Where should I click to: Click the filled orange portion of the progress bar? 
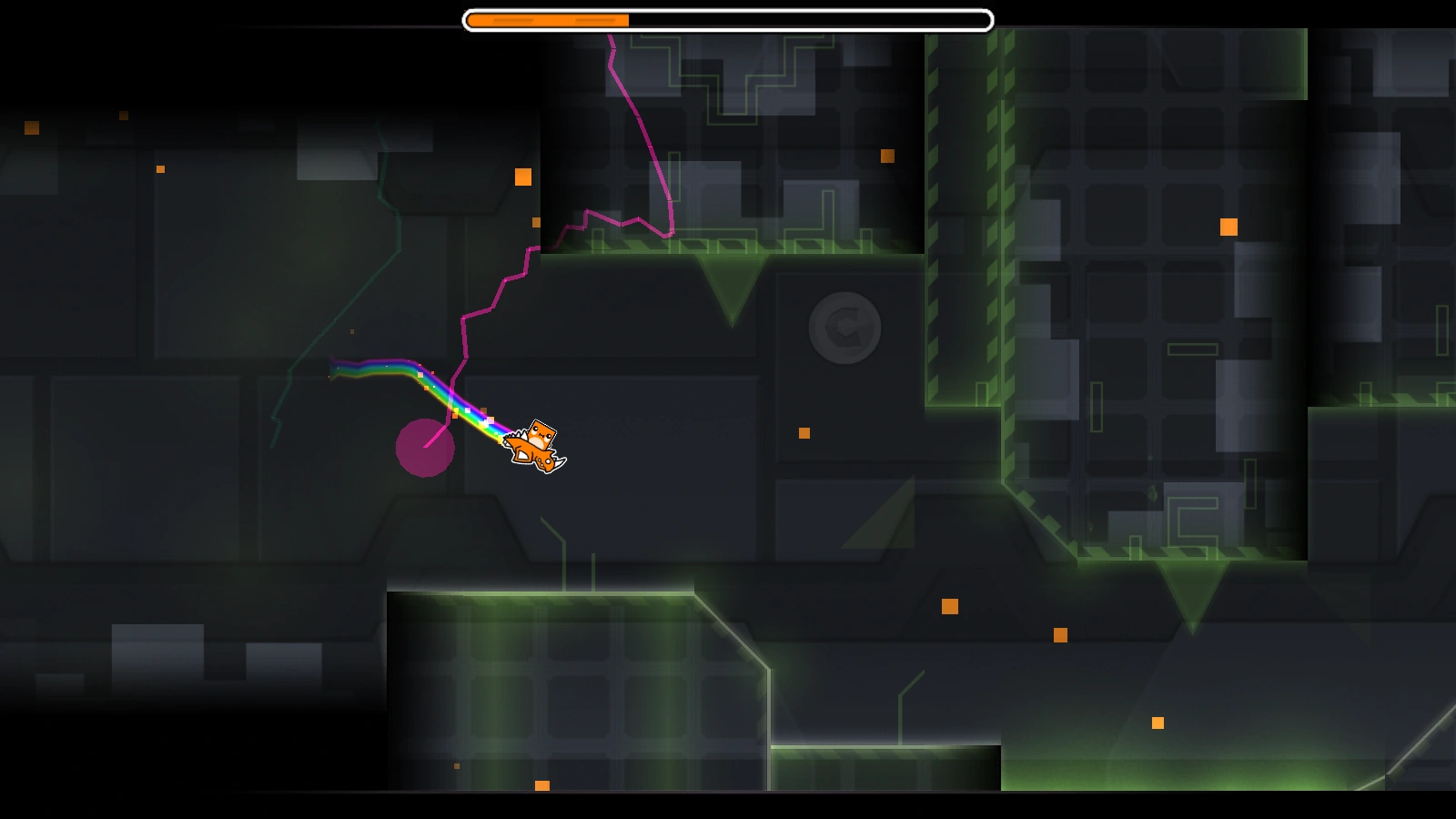[546, 17]
